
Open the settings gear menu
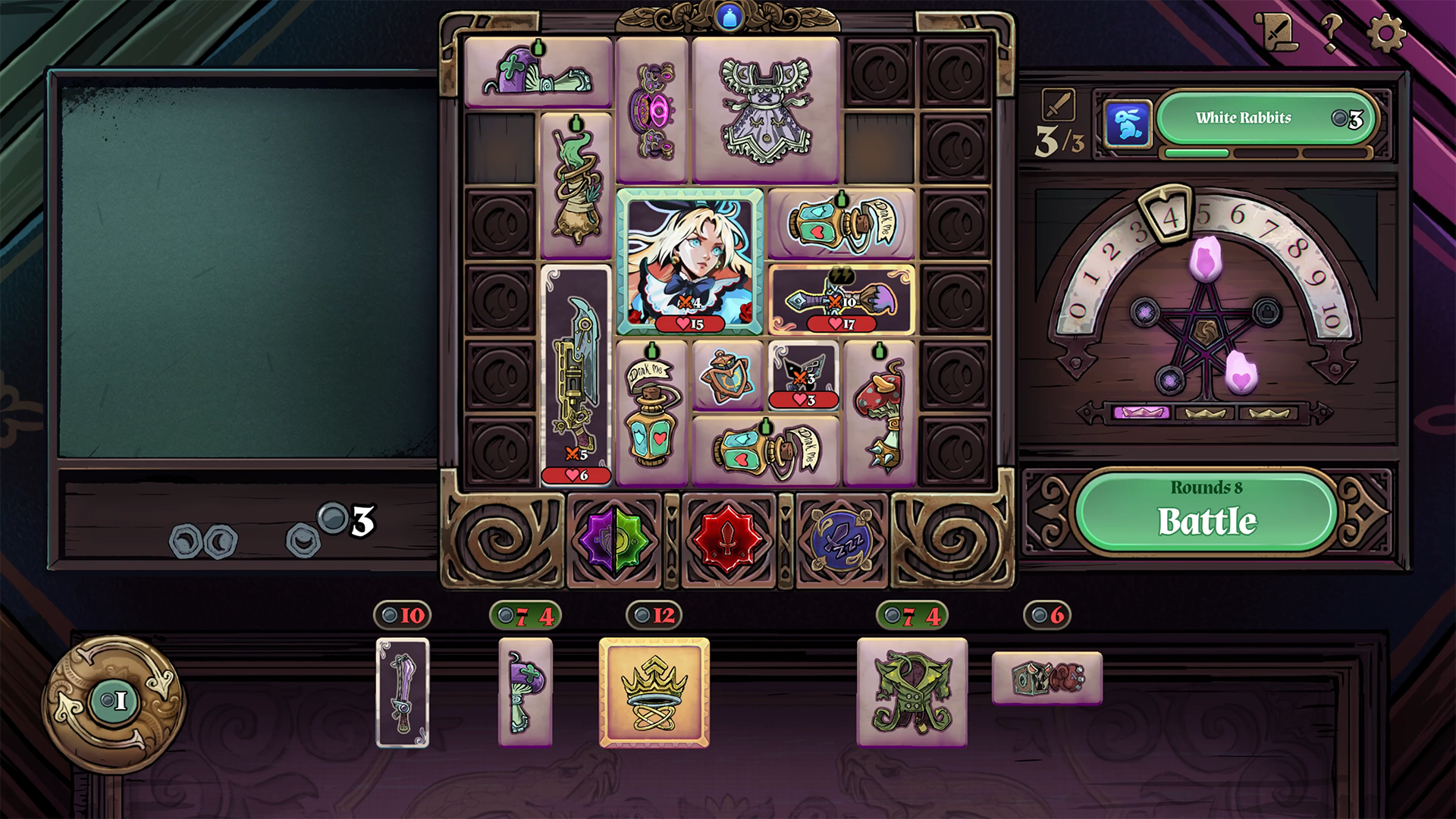point(1385,34)
